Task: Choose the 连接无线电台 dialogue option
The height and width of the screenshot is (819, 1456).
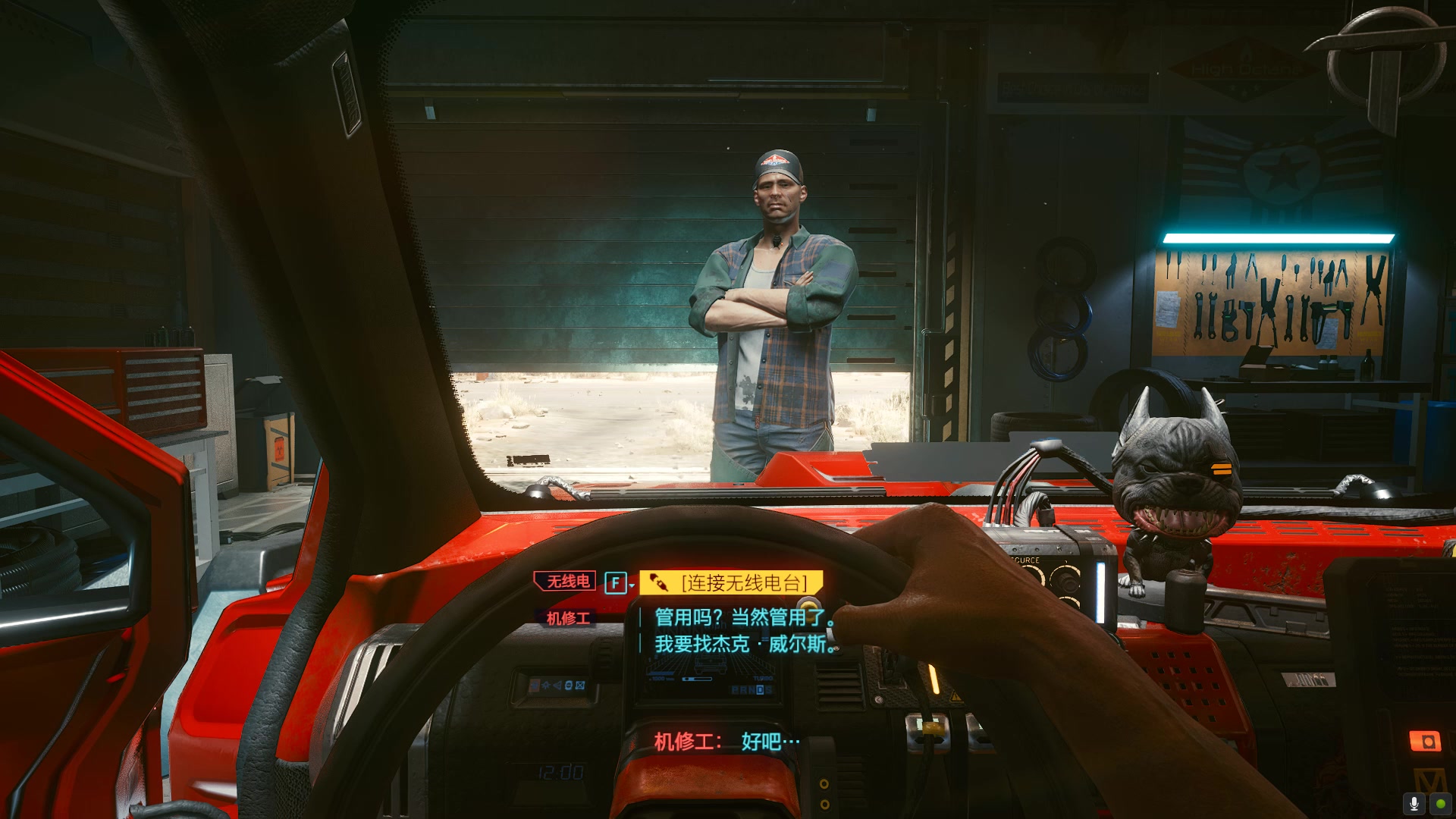Action: (731, 582)
